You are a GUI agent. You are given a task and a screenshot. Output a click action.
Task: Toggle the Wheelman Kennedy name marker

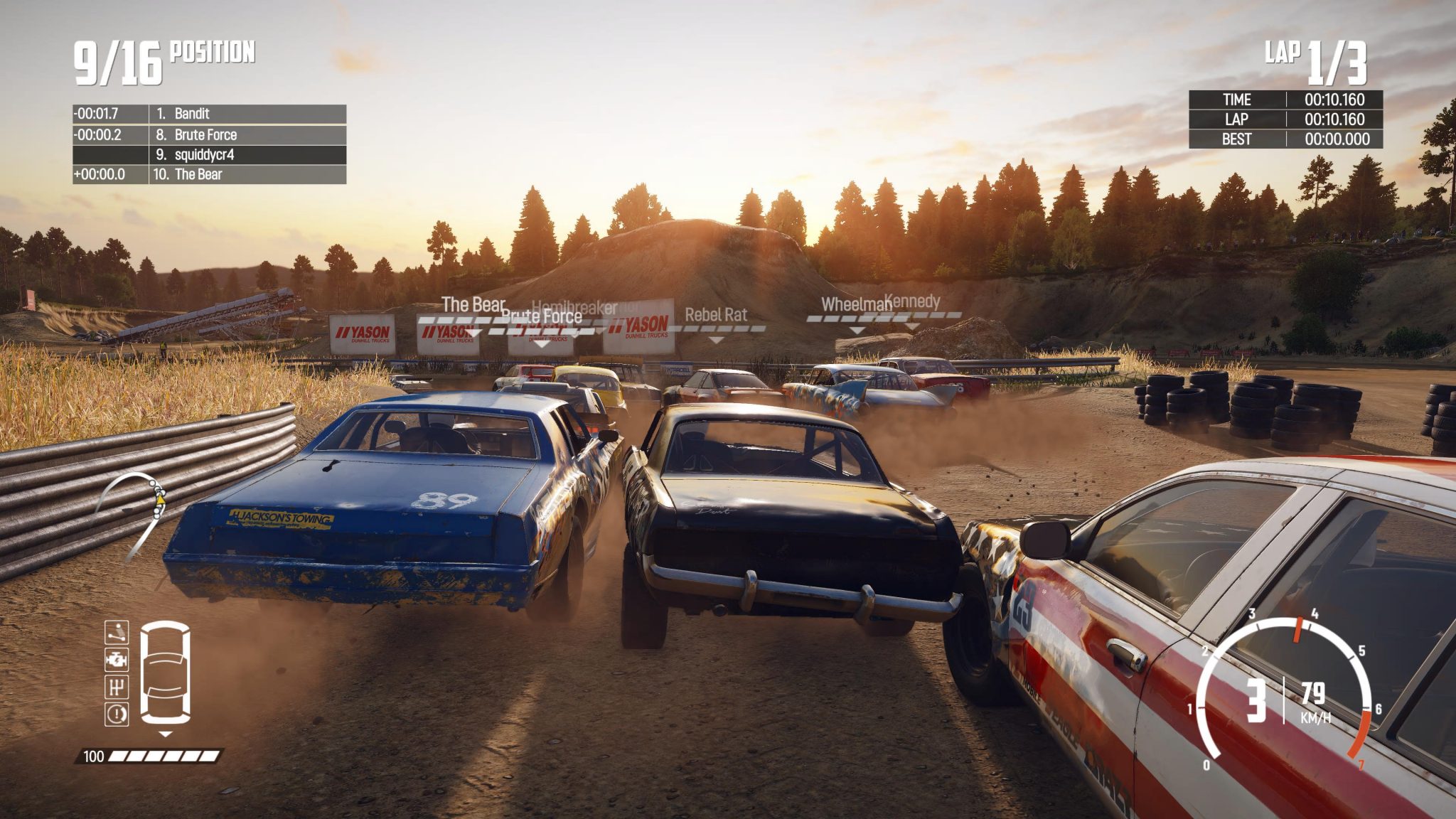click(x=882, y=304)
